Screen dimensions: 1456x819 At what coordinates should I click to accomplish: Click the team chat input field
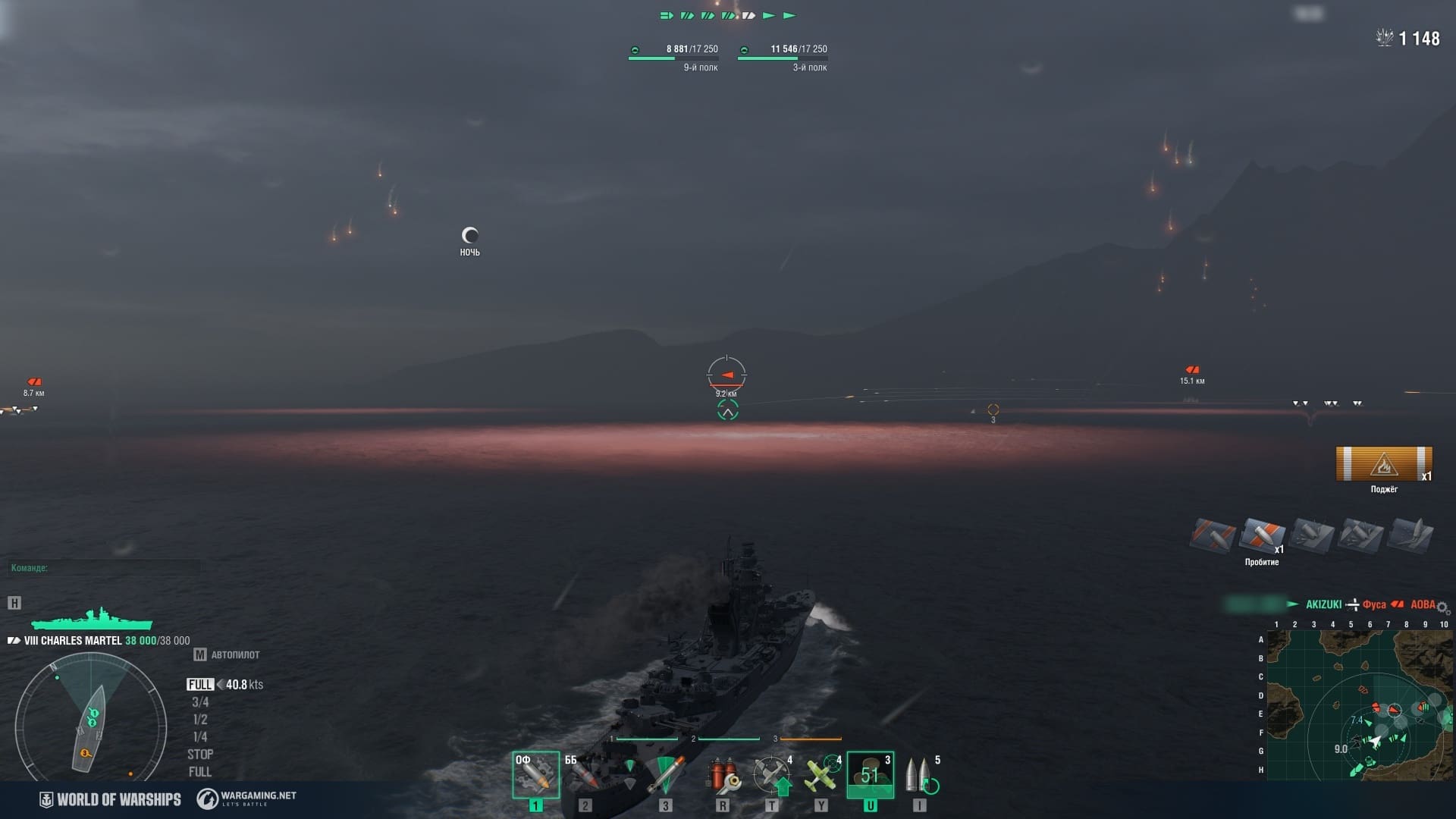105,568
